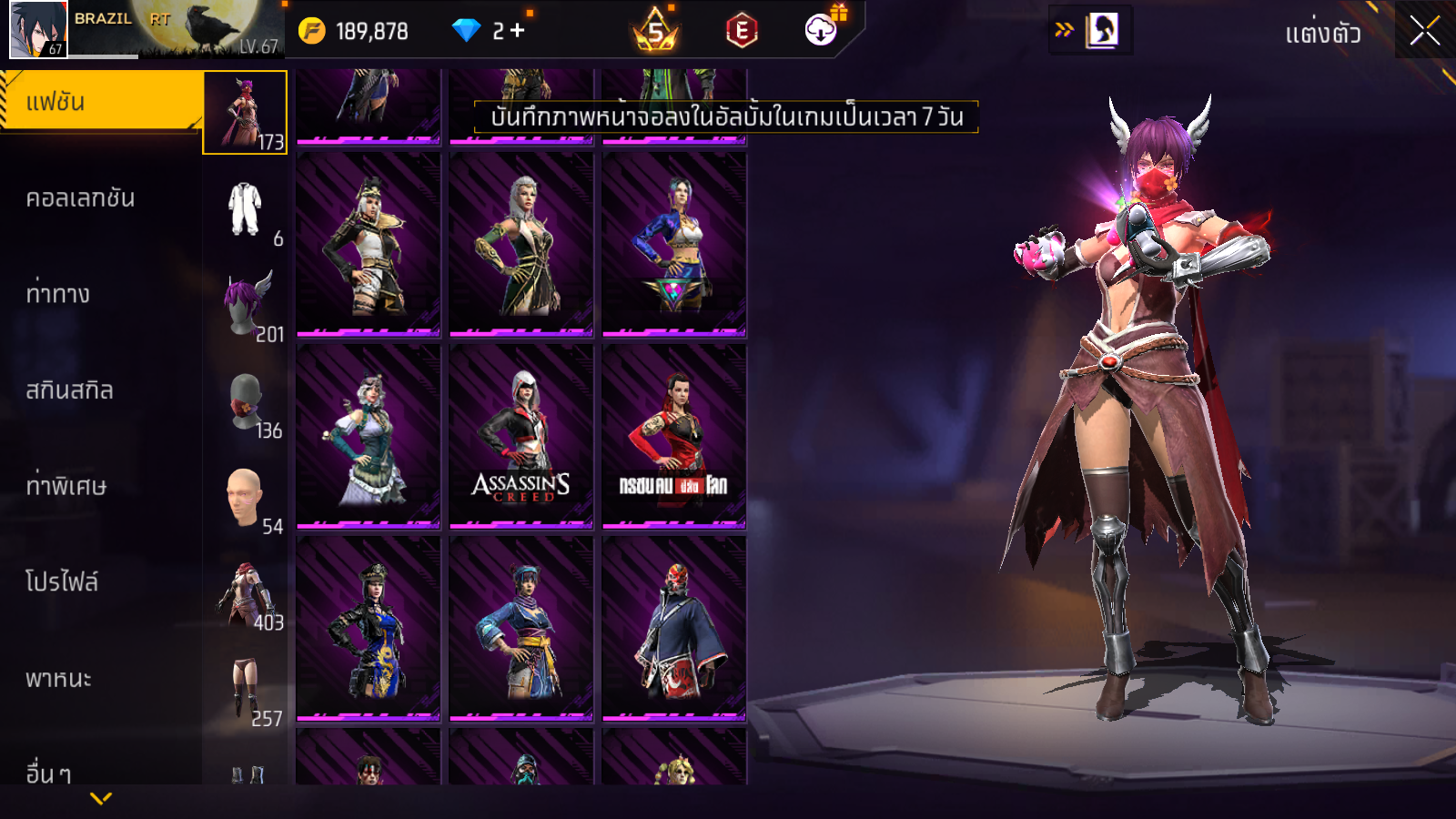
Task: Open the player profile avatar
Action: point(38,29)
